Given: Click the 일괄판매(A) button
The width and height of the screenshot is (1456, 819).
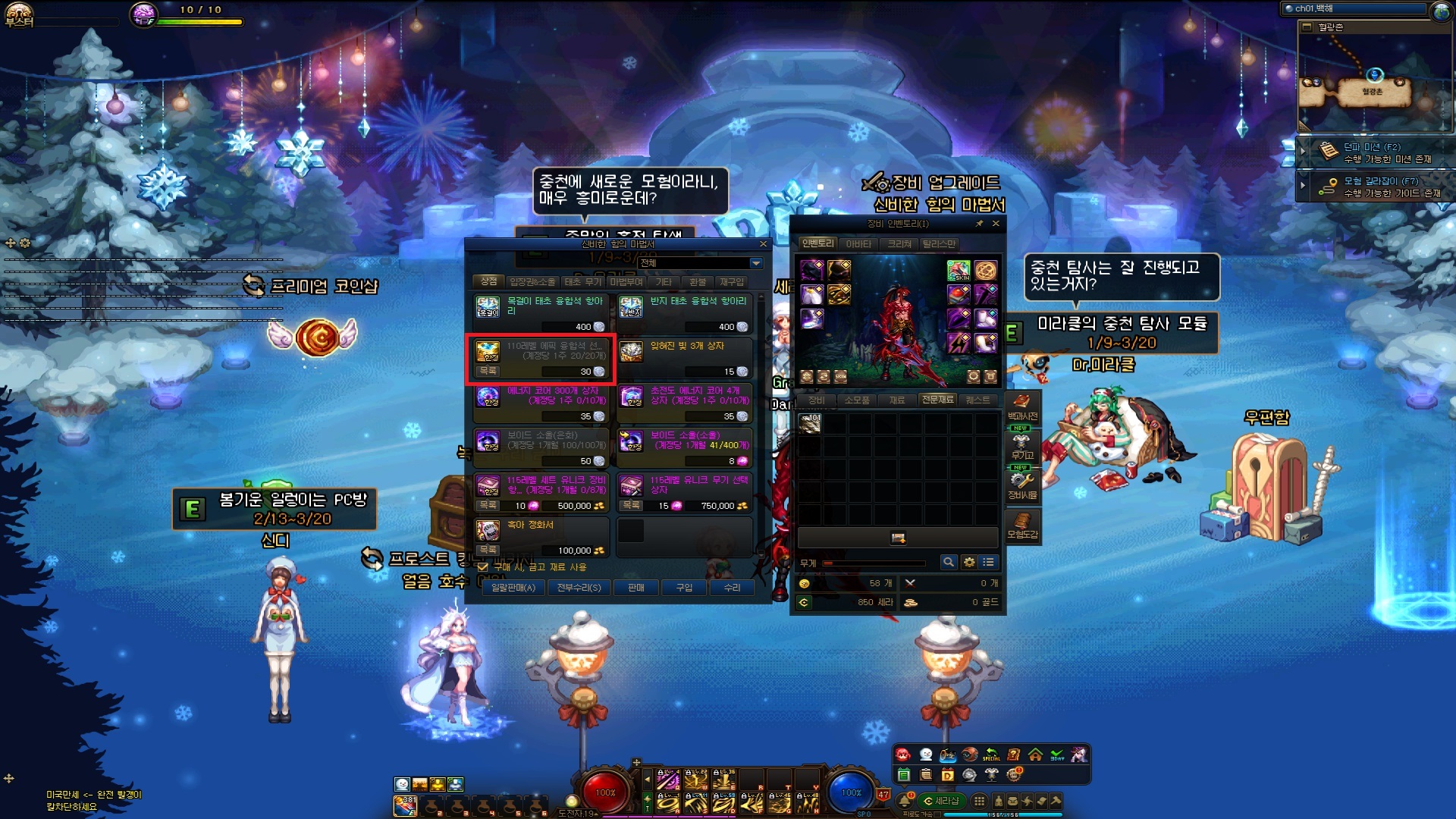Looking at the screenshot, I should 513,588.
